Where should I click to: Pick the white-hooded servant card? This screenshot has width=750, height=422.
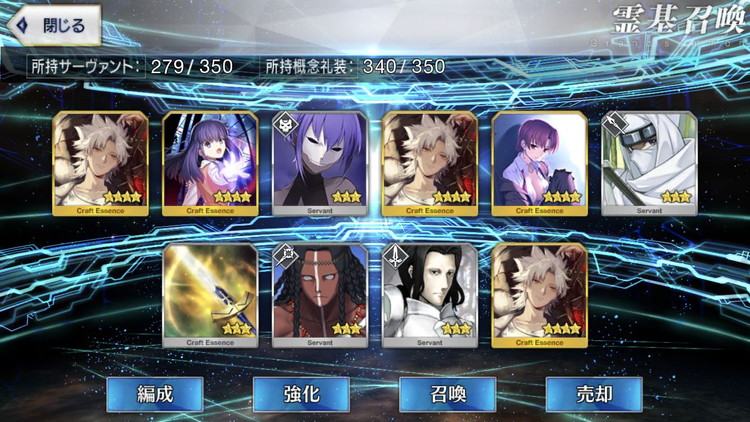649,162
